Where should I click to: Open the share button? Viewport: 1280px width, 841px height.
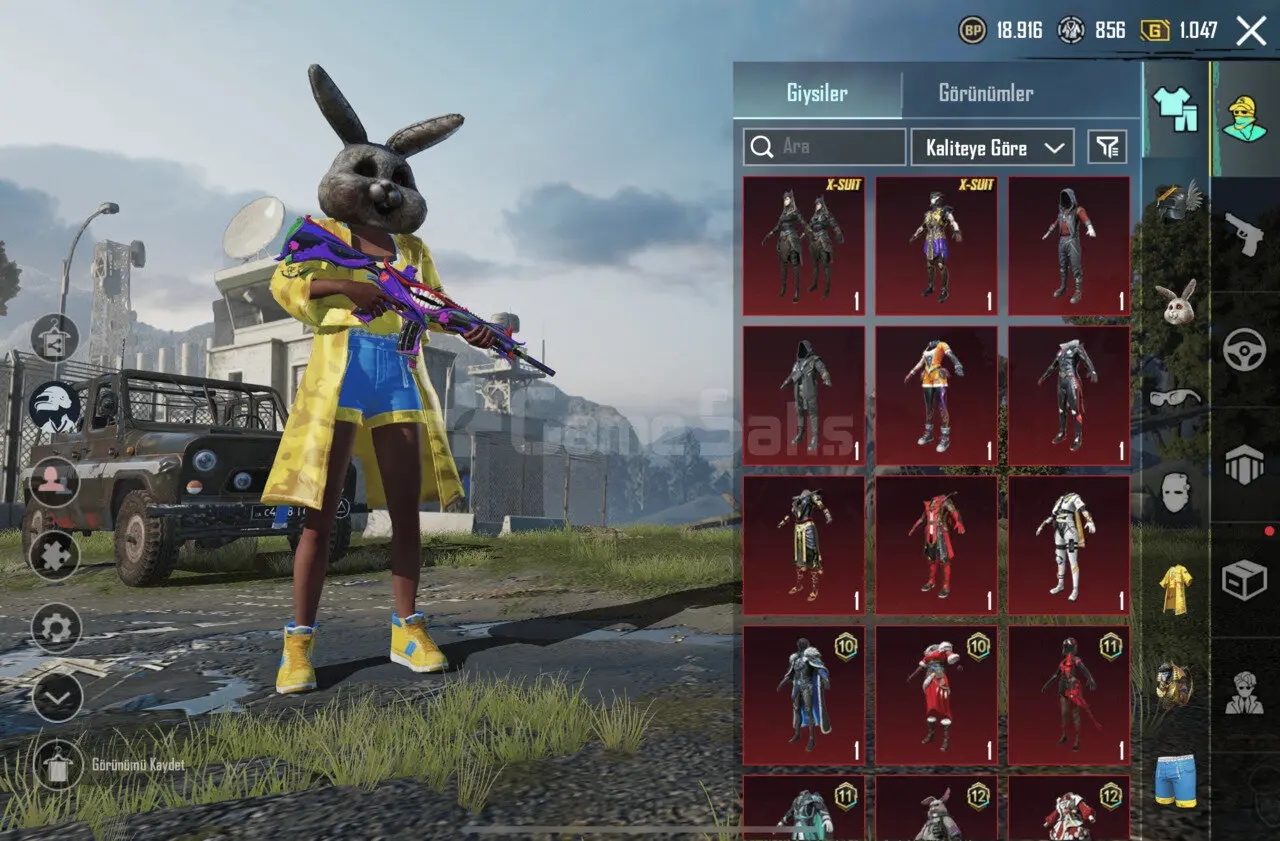pyautogui.click(x=55, y=338)
